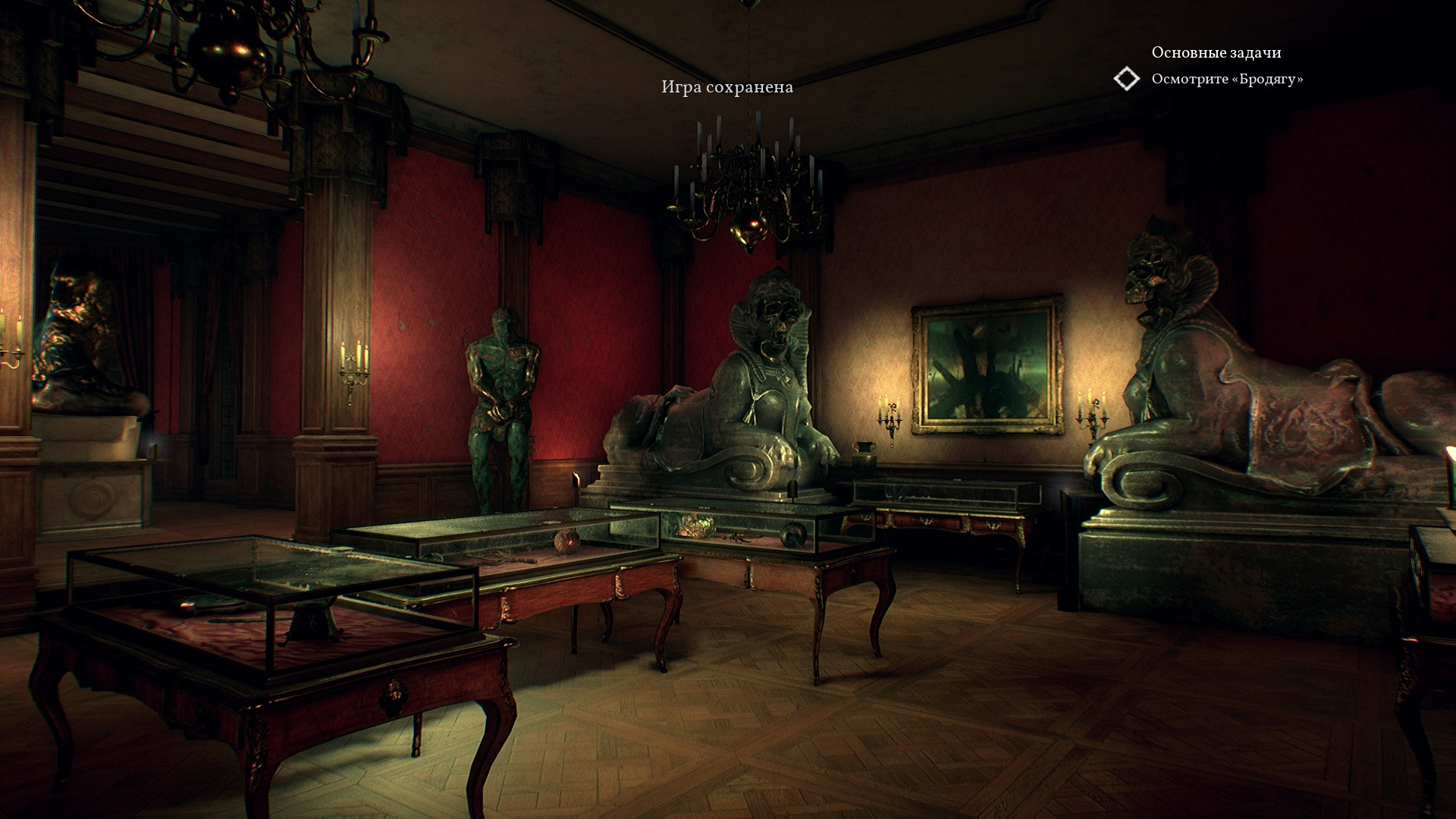Select the «Осмотрите «Бродягу»» objective entry
Screen dimensions: 1456x819
pyautogui.click(x=1227, y=79)
